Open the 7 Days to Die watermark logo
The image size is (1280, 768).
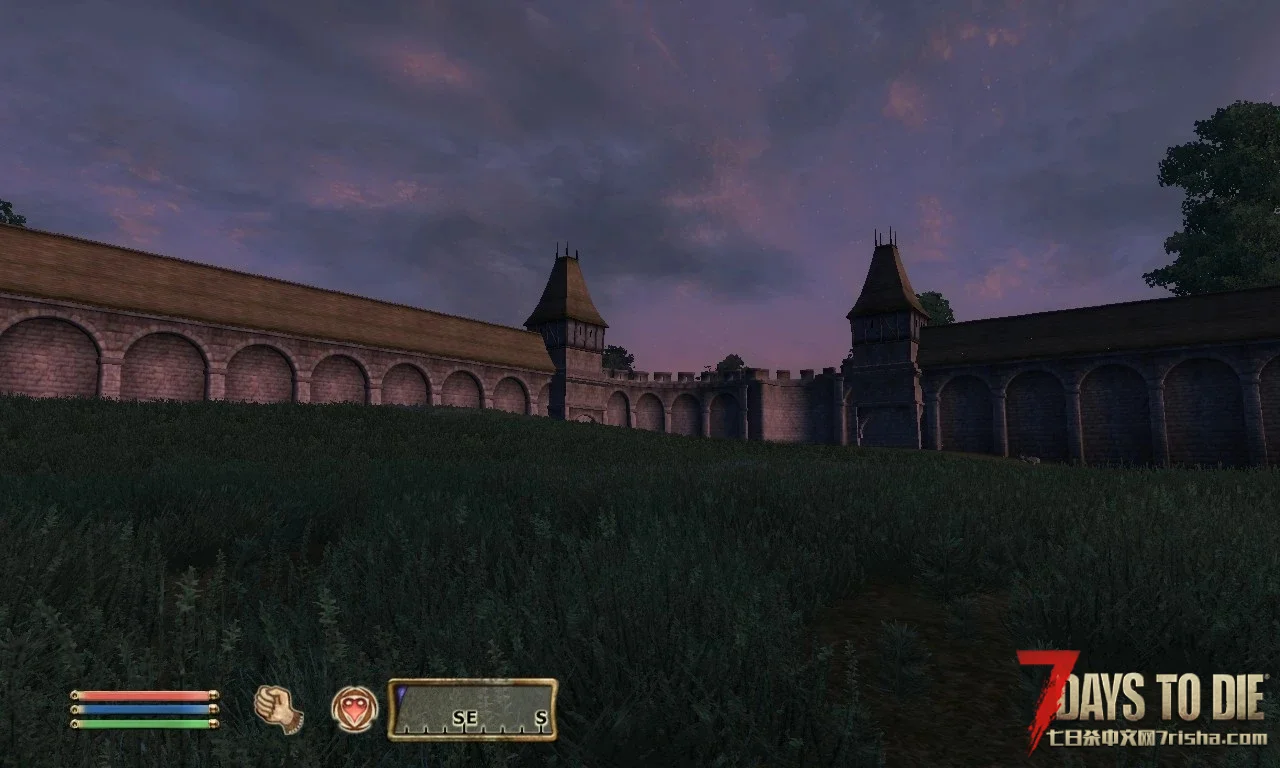1143,700
